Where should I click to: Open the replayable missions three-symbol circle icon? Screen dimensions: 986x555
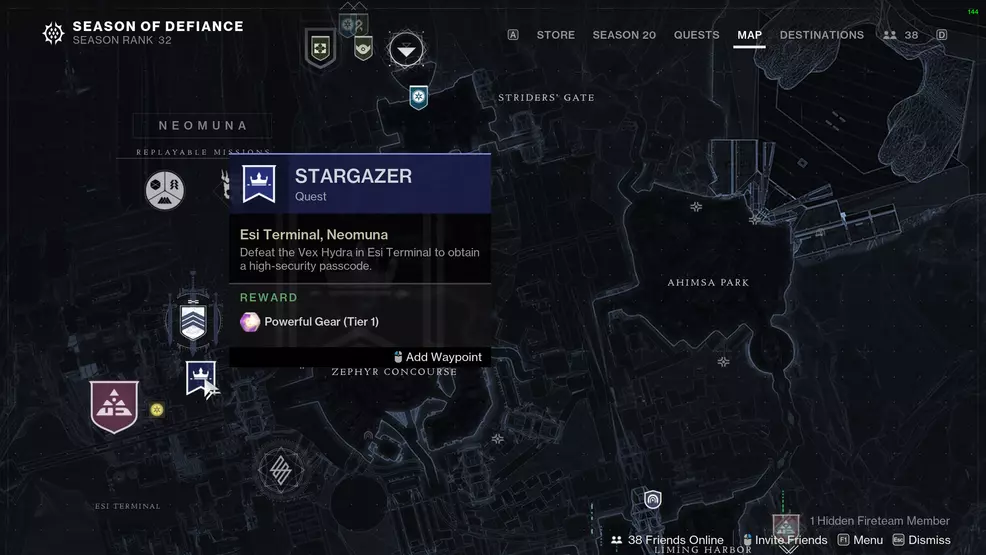click(x=165, y=189)
